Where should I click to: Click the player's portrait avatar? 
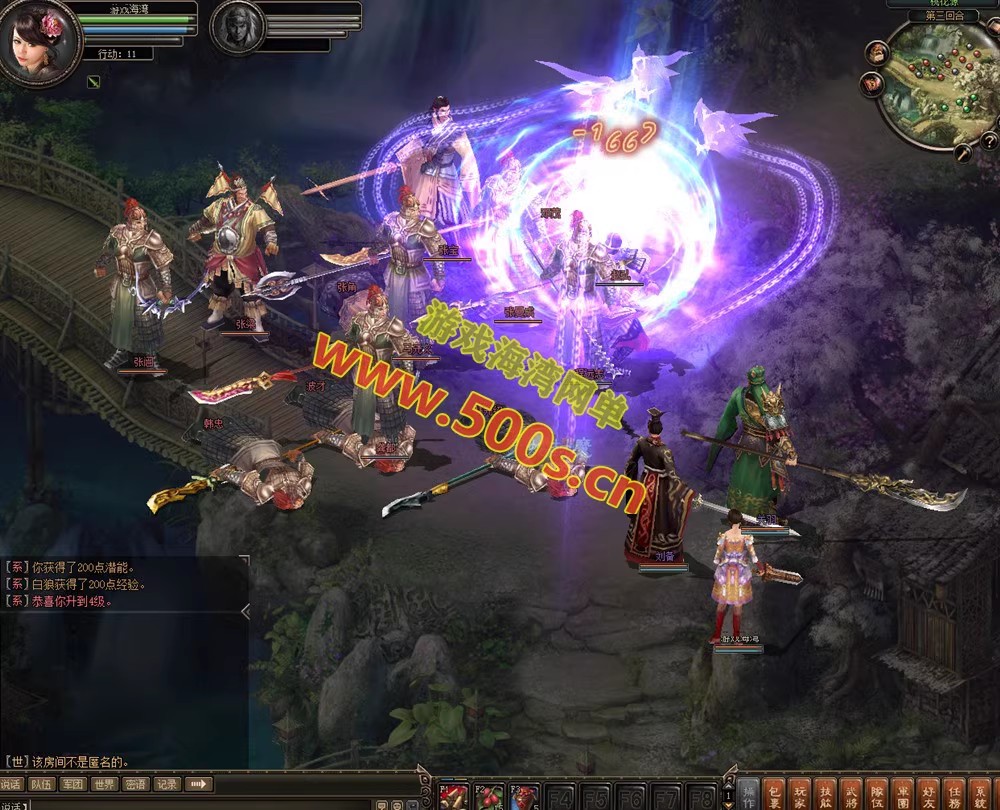point(38,40)
